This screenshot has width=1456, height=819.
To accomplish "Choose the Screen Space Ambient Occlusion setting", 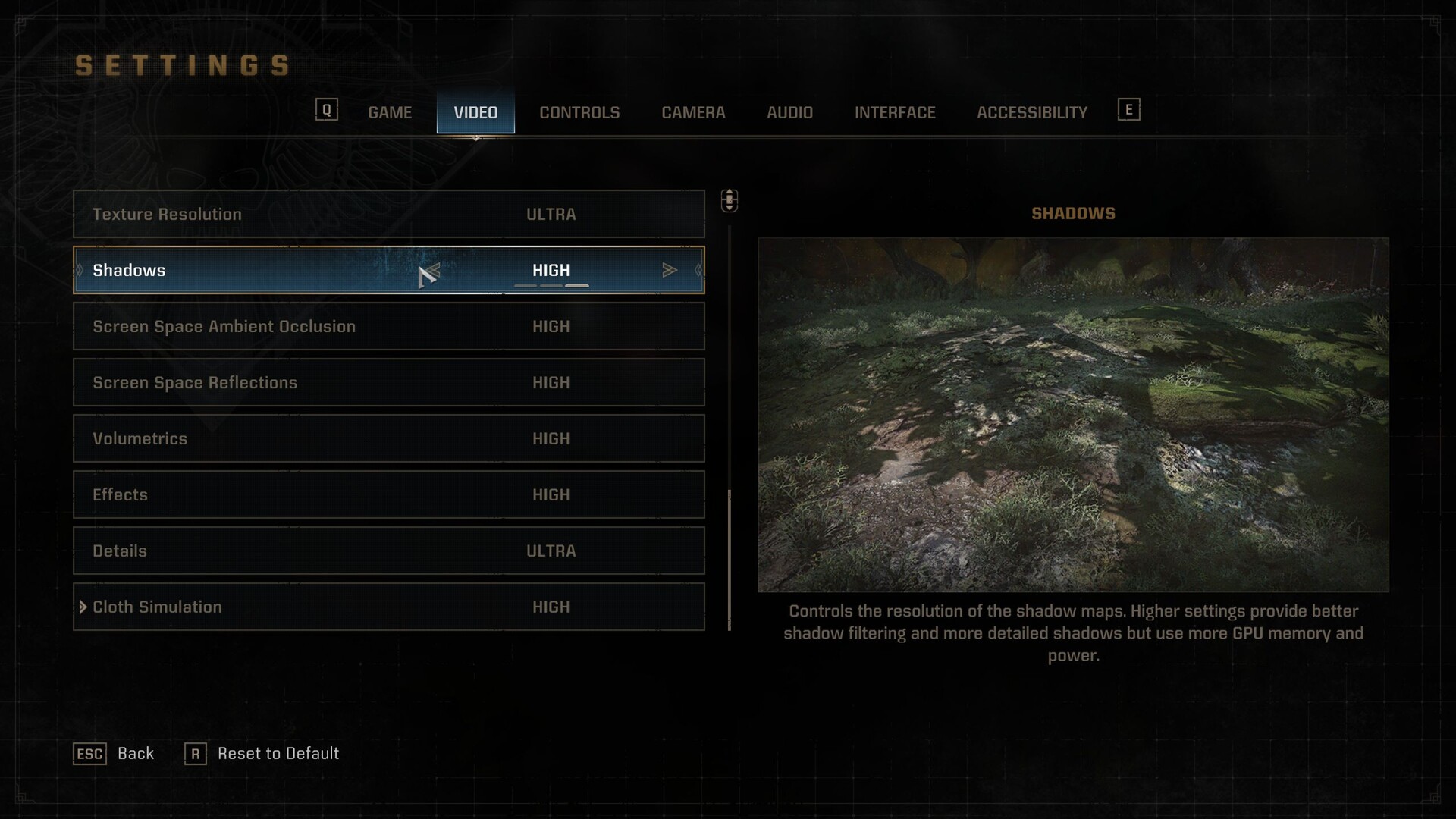I will tap(388, 326).
